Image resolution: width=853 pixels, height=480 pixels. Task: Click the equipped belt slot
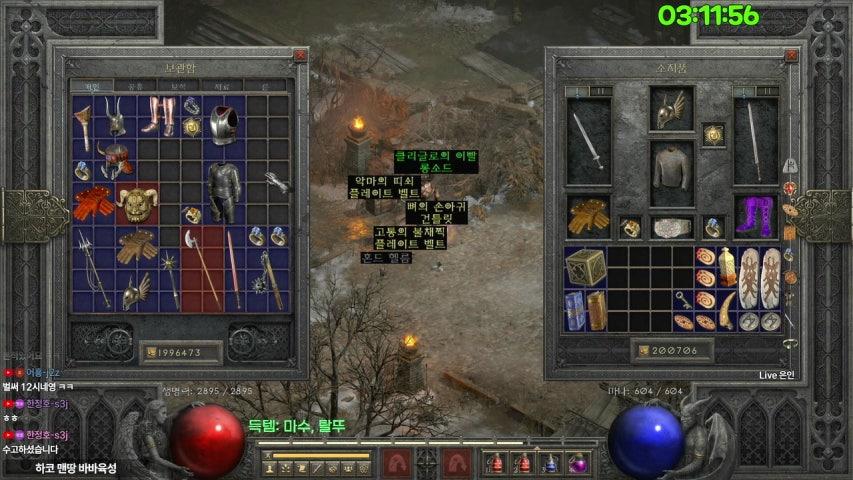pos(671,227)
